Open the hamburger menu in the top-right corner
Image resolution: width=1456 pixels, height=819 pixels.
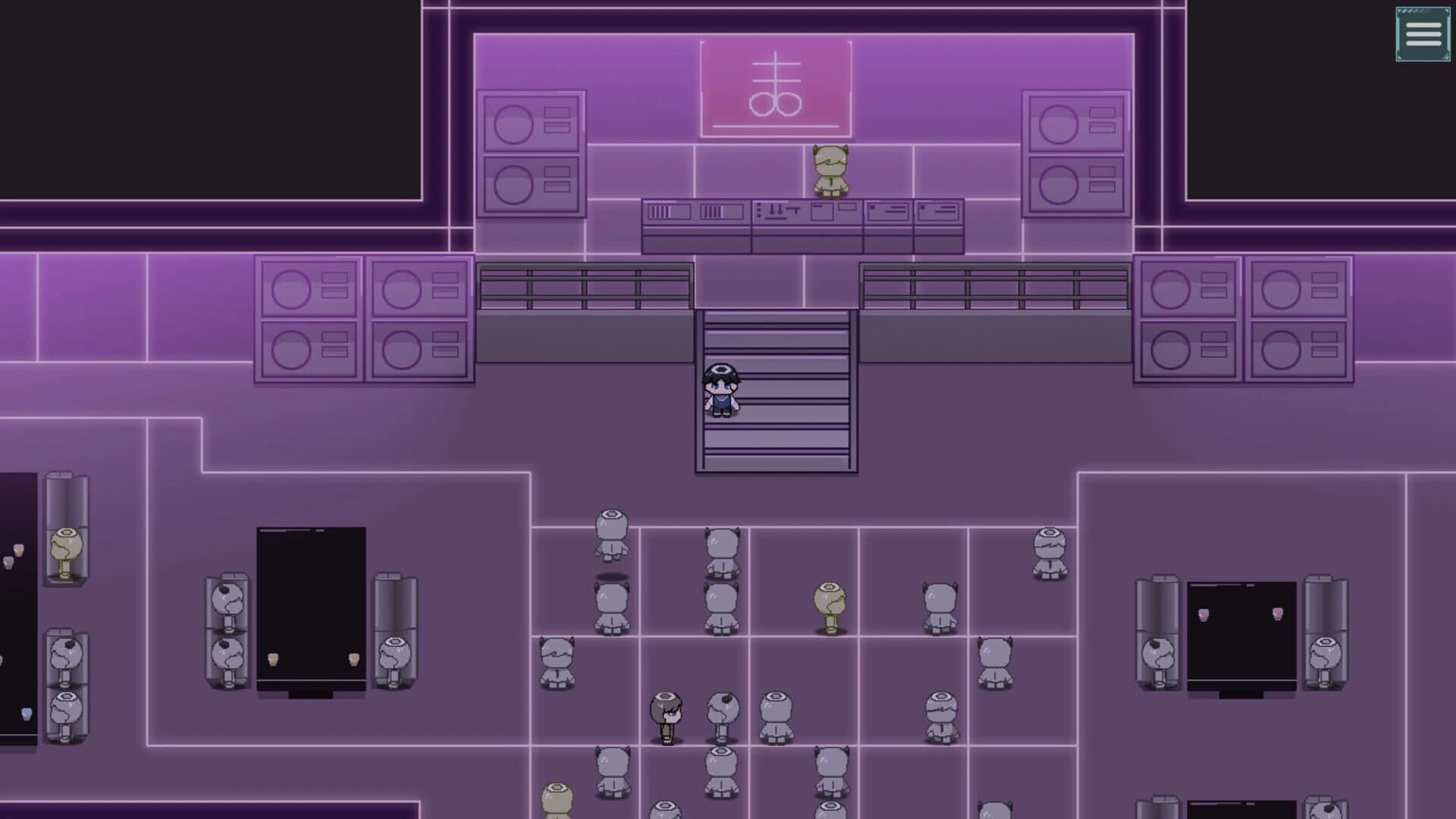pos(1423,34)
